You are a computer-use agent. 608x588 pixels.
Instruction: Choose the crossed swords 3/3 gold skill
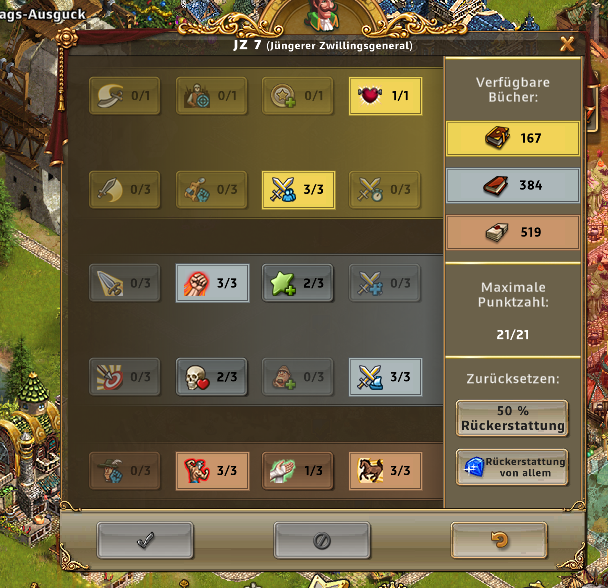(x=297, y=188)
